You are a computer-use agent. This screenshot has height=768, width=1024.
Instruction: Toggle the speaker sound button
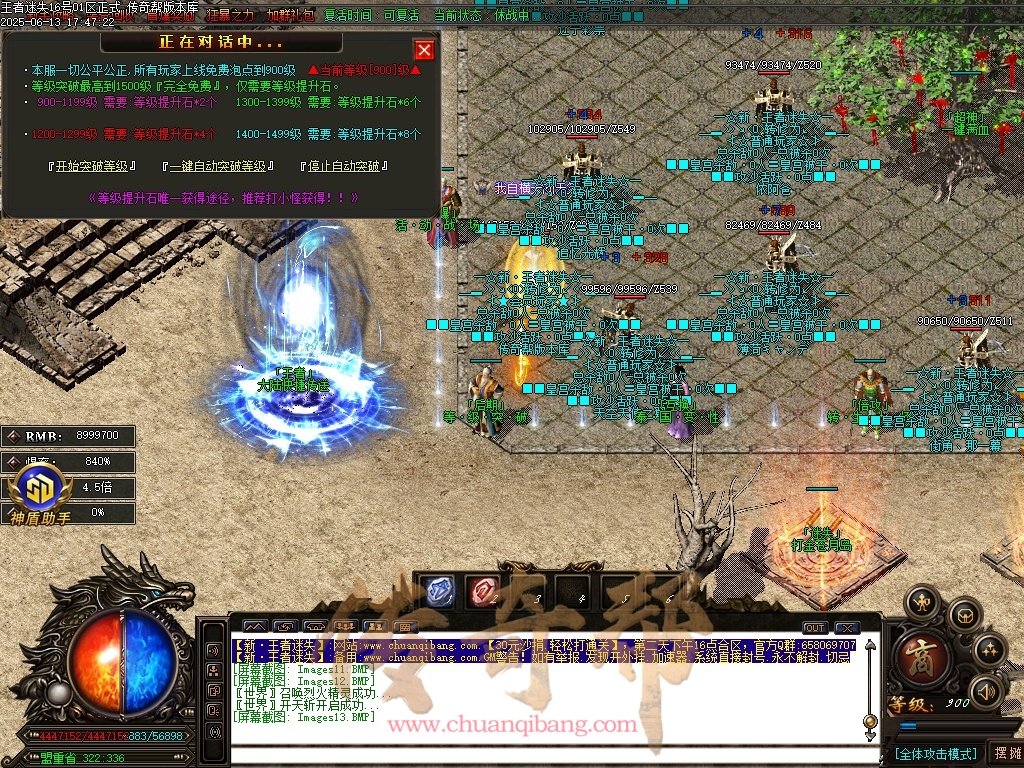(986, 690)
